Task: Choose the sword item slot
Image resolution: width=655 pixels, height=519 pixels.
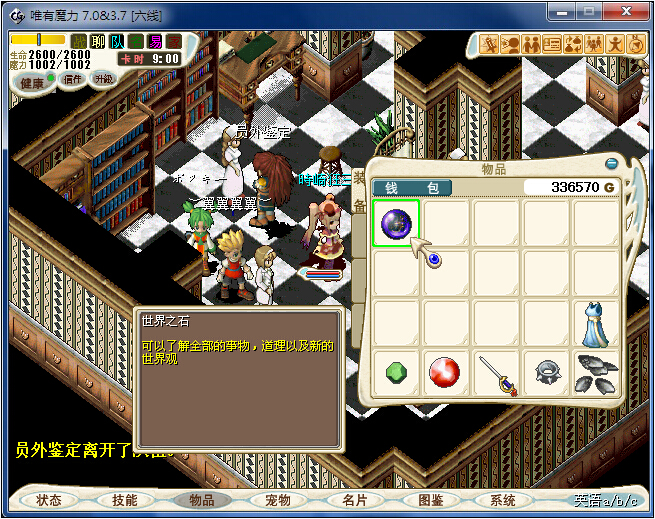Action: (x=497, y=373)
